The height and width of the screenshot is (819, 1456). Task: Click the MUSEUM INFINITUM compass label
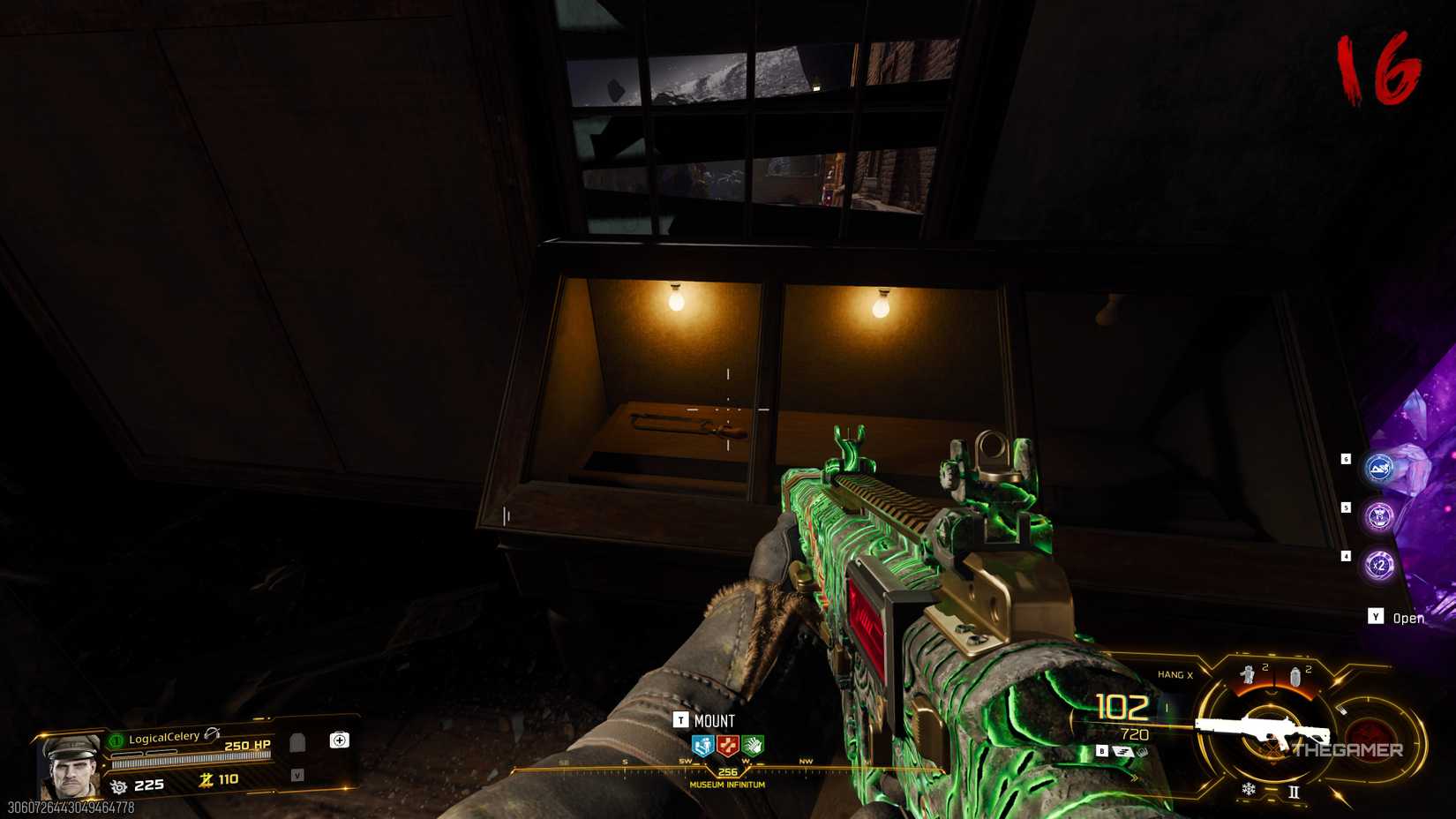point(727,785)
